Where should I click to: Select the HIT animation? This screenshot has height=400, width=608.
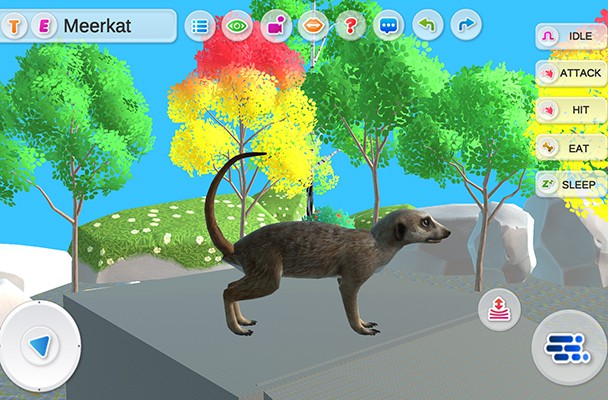click(571, 110)
